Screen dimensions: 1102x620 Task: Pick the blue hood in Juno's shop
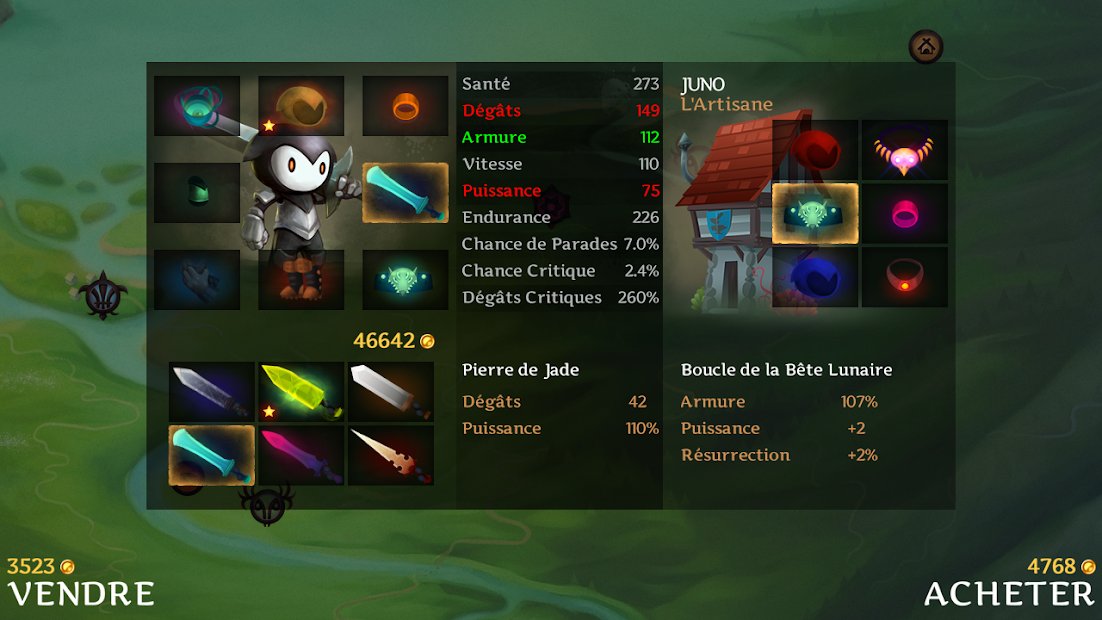click(816, 278)
